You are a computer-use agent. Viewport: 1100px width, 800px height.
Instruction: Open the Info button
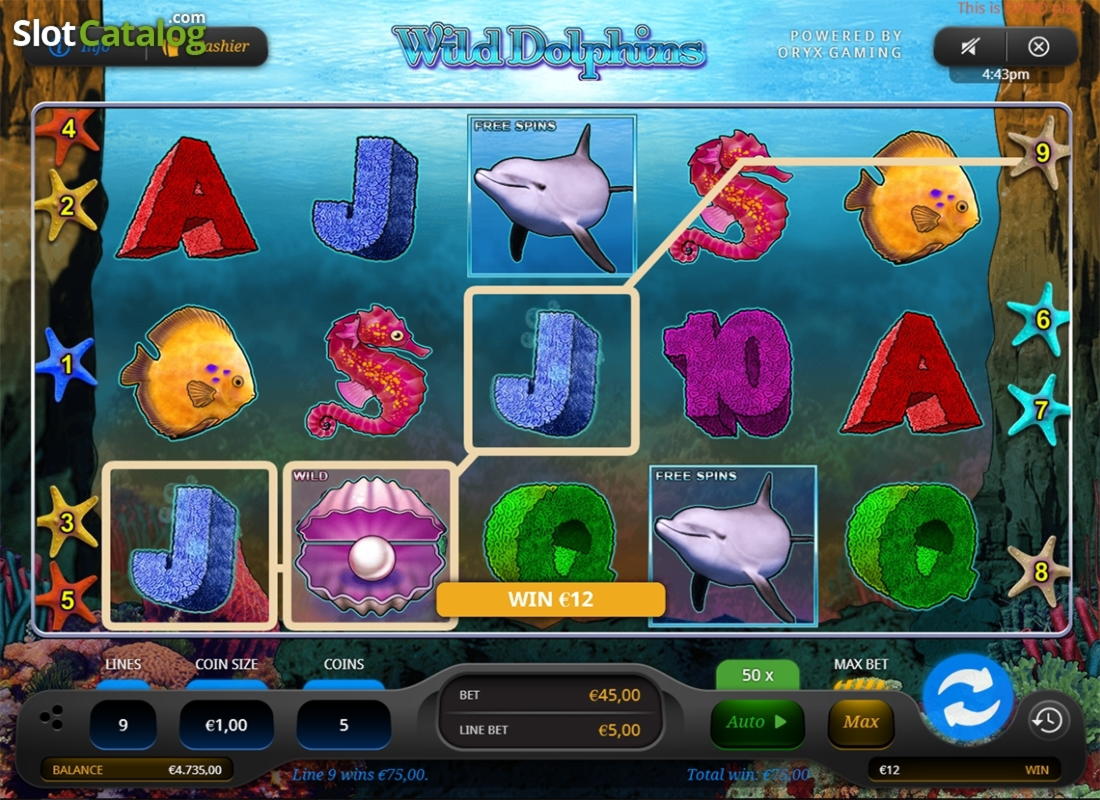tap(85, 47)
